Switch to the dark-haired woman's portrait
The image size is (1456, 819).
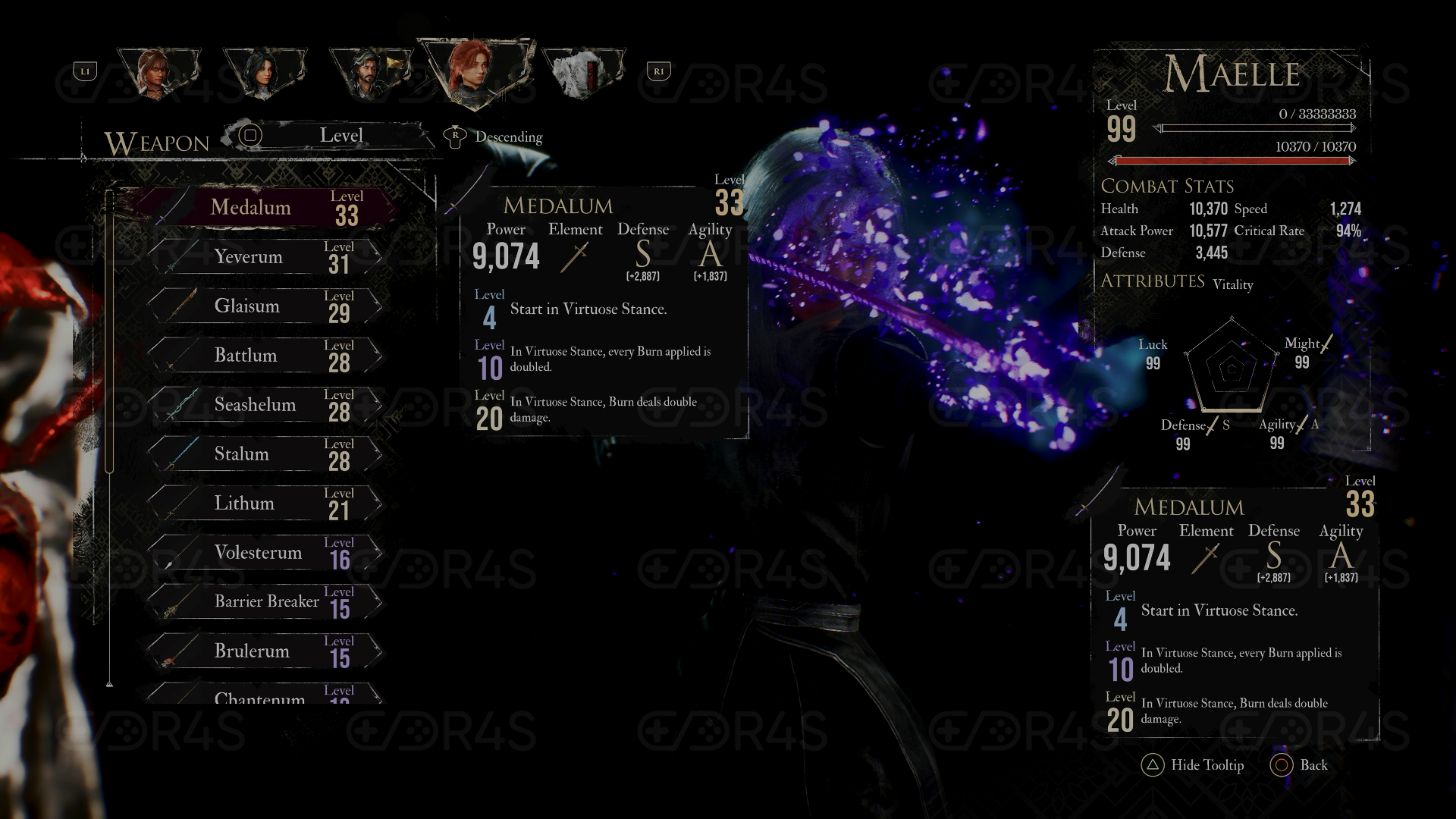pyautogui.click(x=262, y=74)
